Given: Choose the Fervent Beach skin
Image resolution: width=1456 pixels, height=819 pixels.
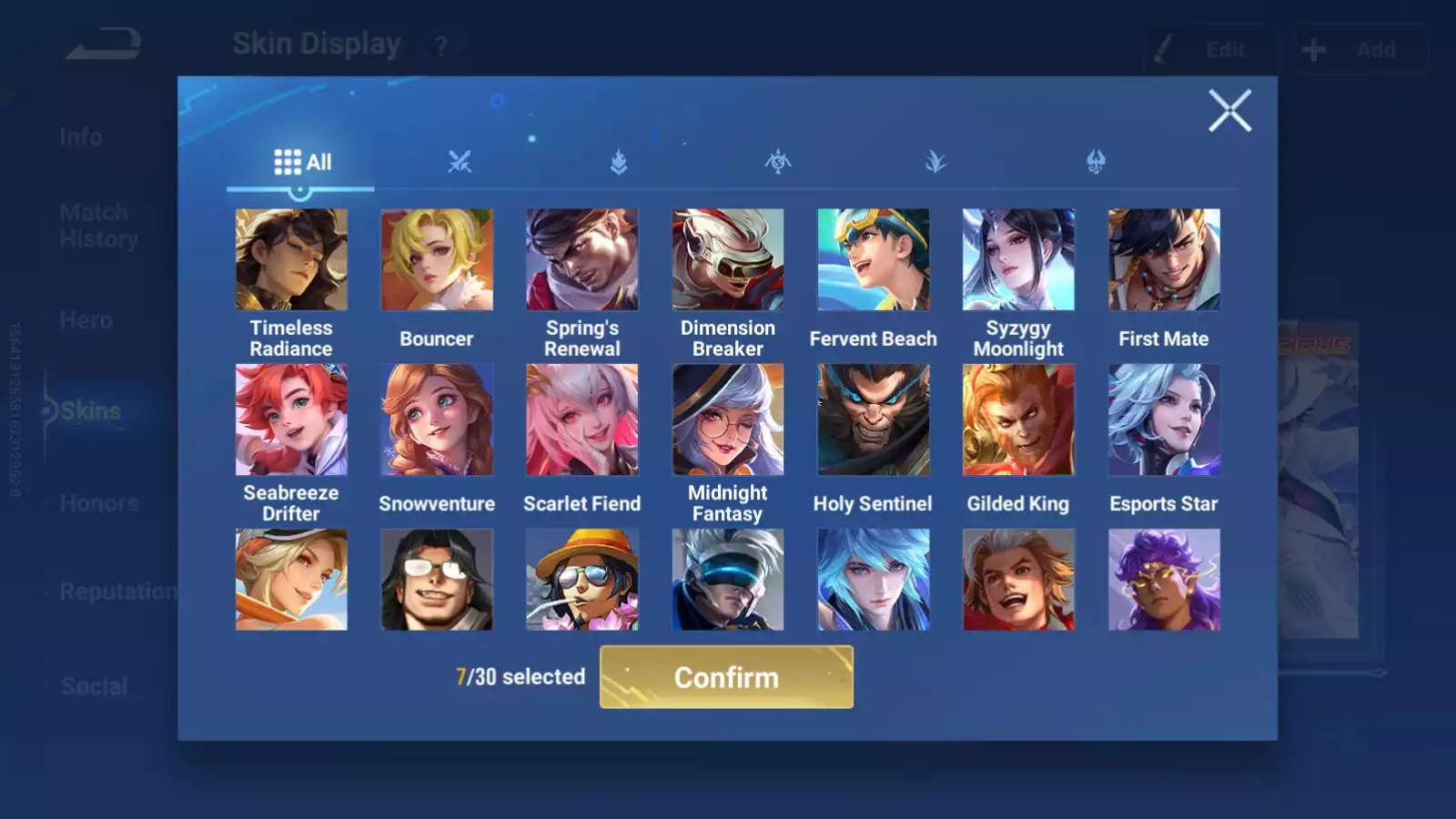Looking at the screenshot, I should pyautogui.click(x=874, y=260).
